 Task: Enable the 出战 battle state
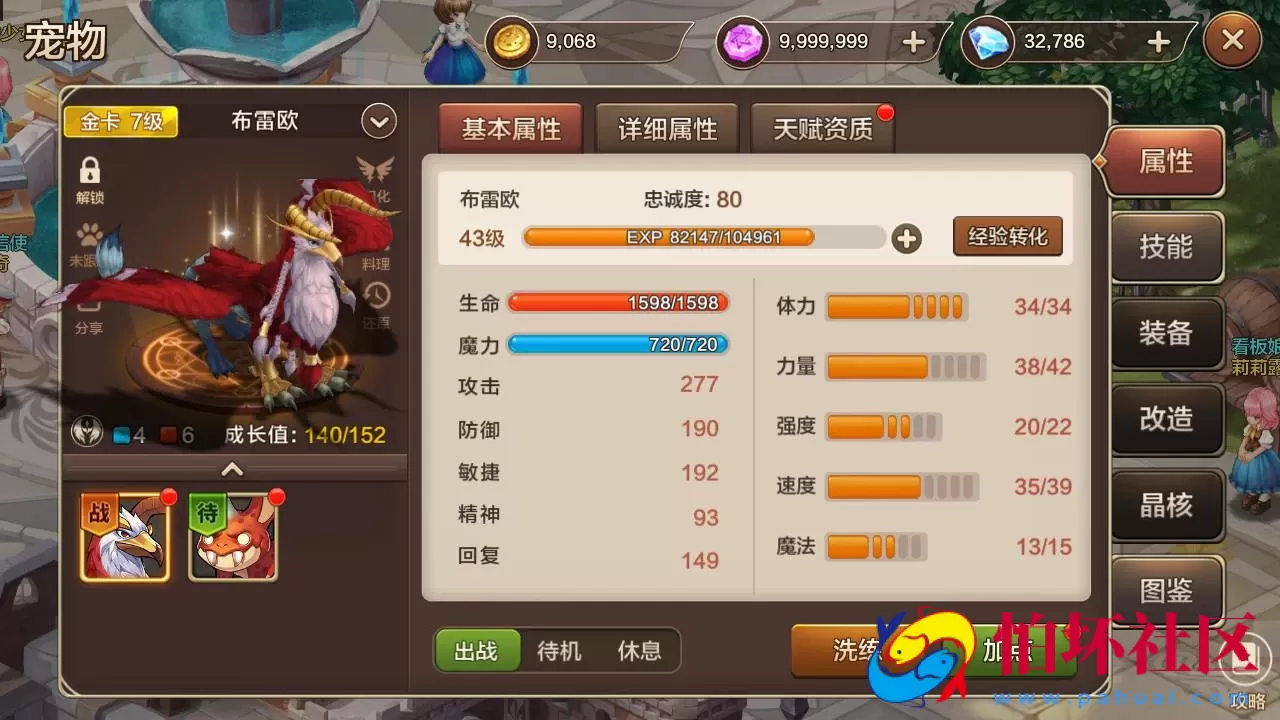(x=477, y=651)
